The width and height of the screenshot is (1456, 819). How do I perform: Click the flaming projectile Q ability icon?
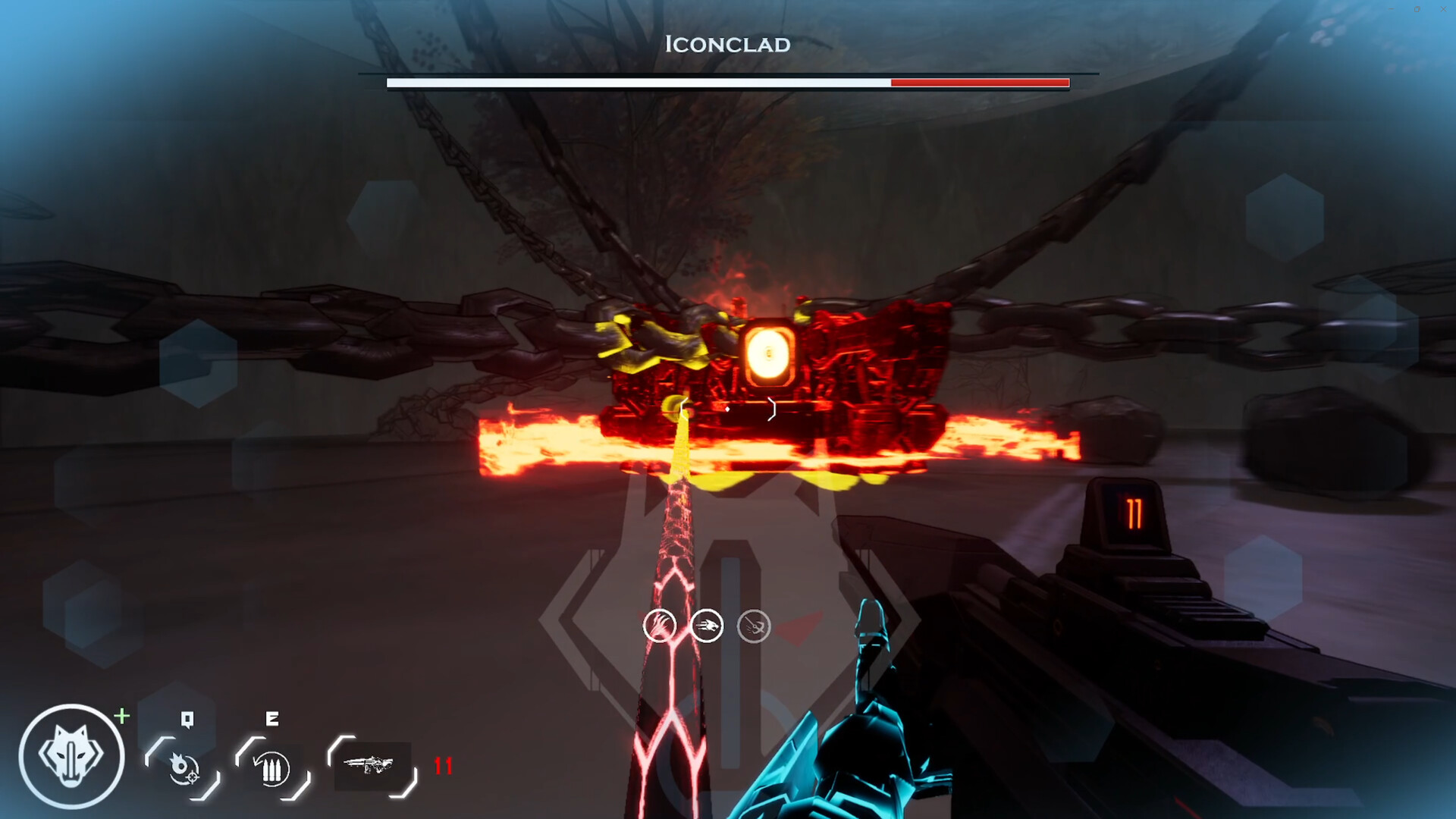pyautogui.click(x=184, y=768)
